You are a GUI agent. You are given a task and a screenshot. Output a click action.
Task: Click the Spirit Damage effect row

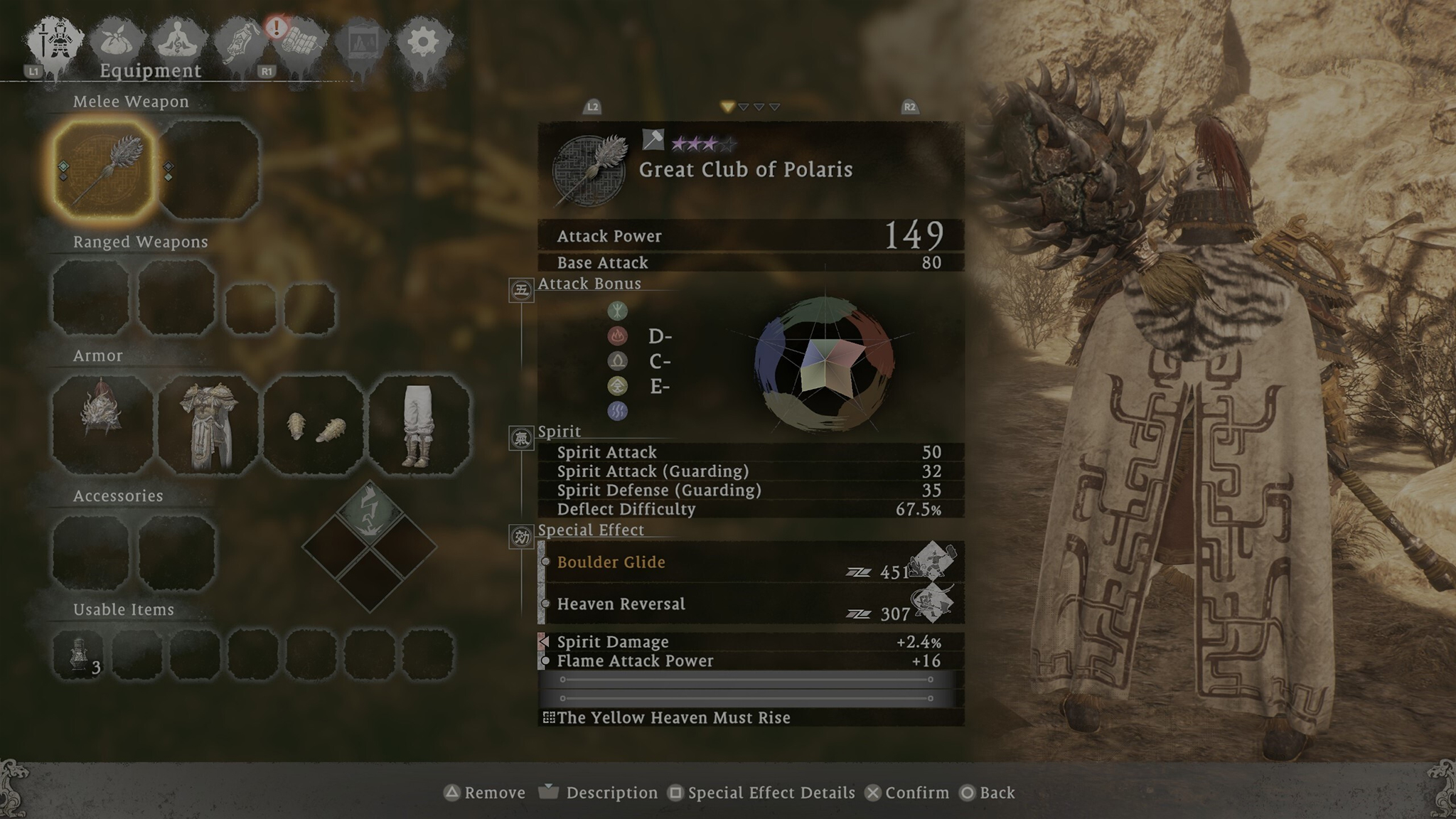(x=751, y=642)
